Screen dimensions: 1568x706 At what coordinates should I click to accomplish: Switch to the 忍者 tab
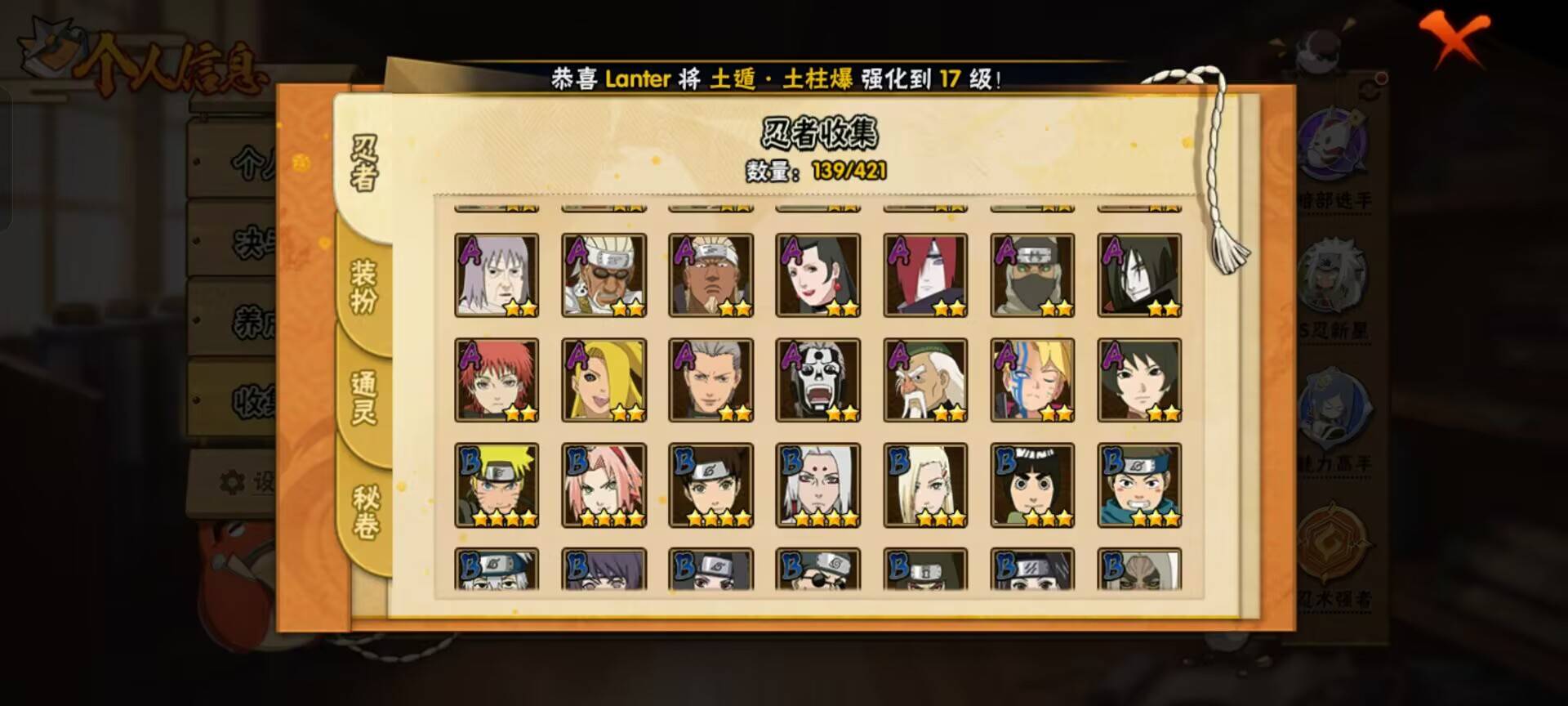(364, 162)
